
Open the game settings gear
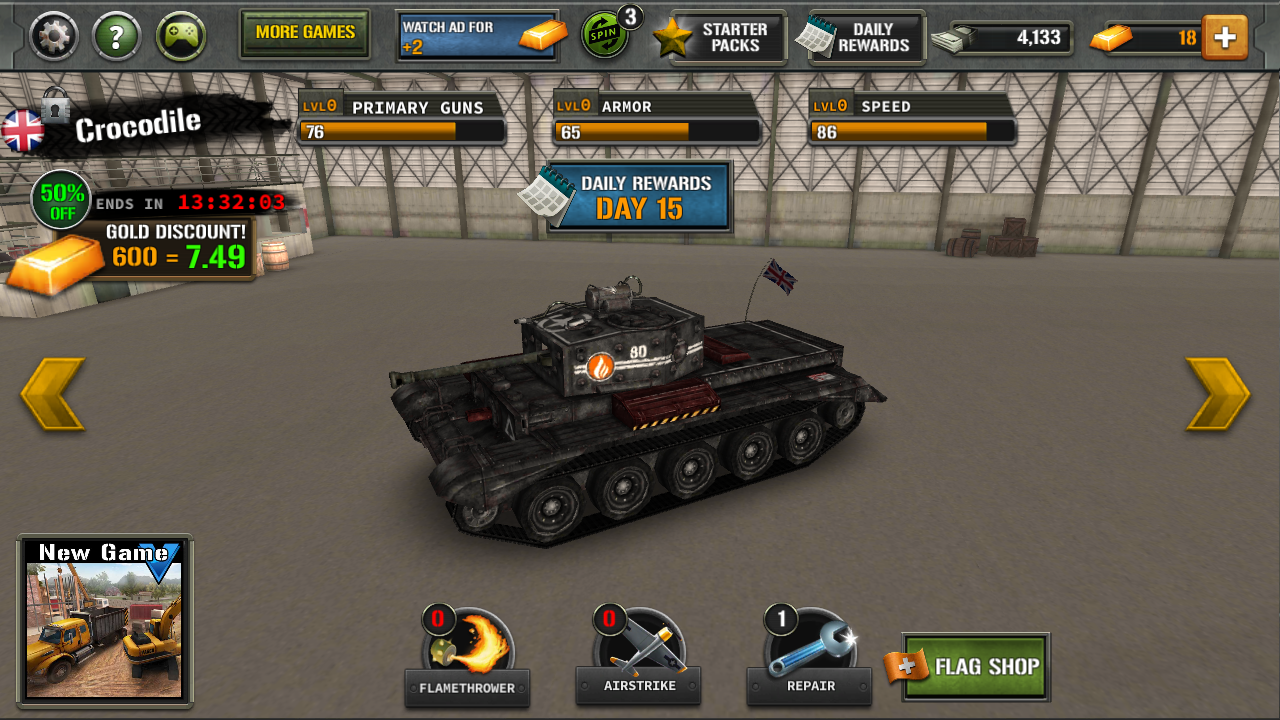point(53,35)
